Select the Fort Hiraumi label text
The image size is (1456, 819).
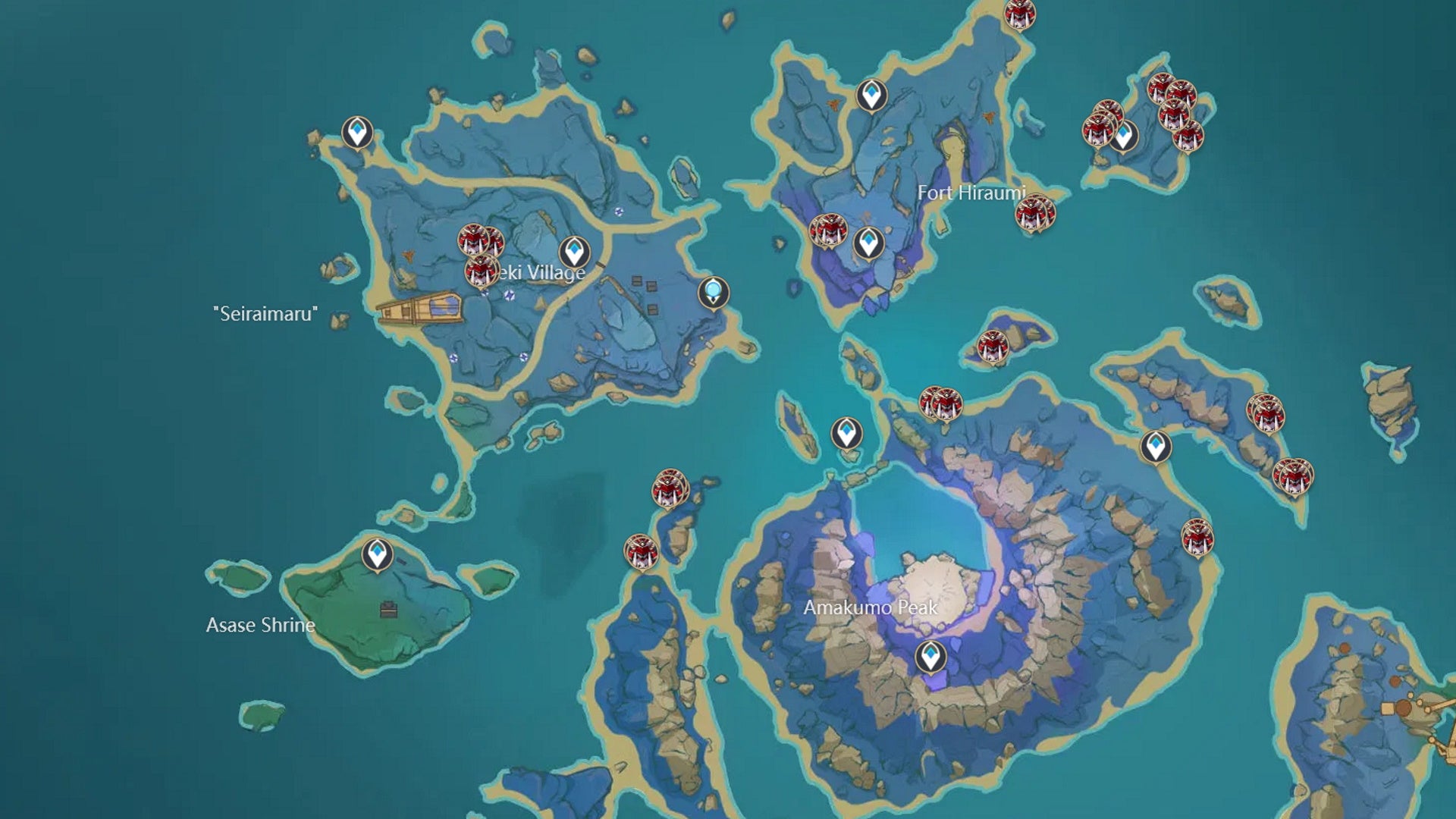click(x=973, y=193)
